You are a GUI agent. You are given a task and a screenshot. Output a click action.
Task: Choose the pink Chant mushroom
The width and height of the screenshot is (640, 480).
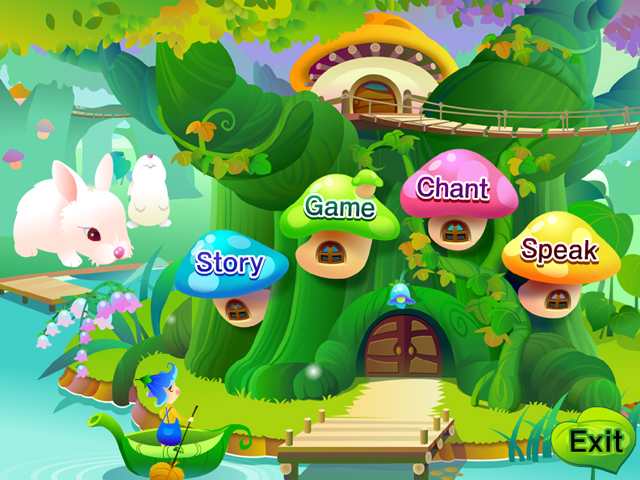[452, 188]
